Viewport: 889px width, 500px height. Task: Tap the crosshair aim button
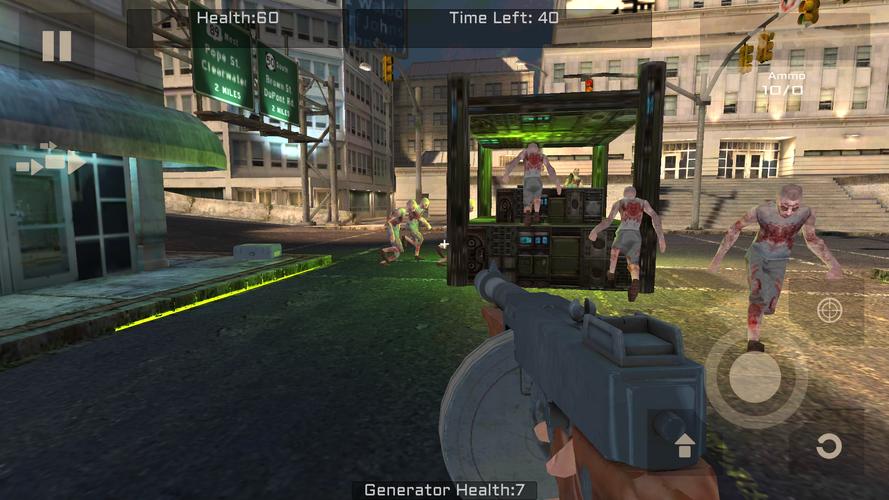[x=829, y=310]
